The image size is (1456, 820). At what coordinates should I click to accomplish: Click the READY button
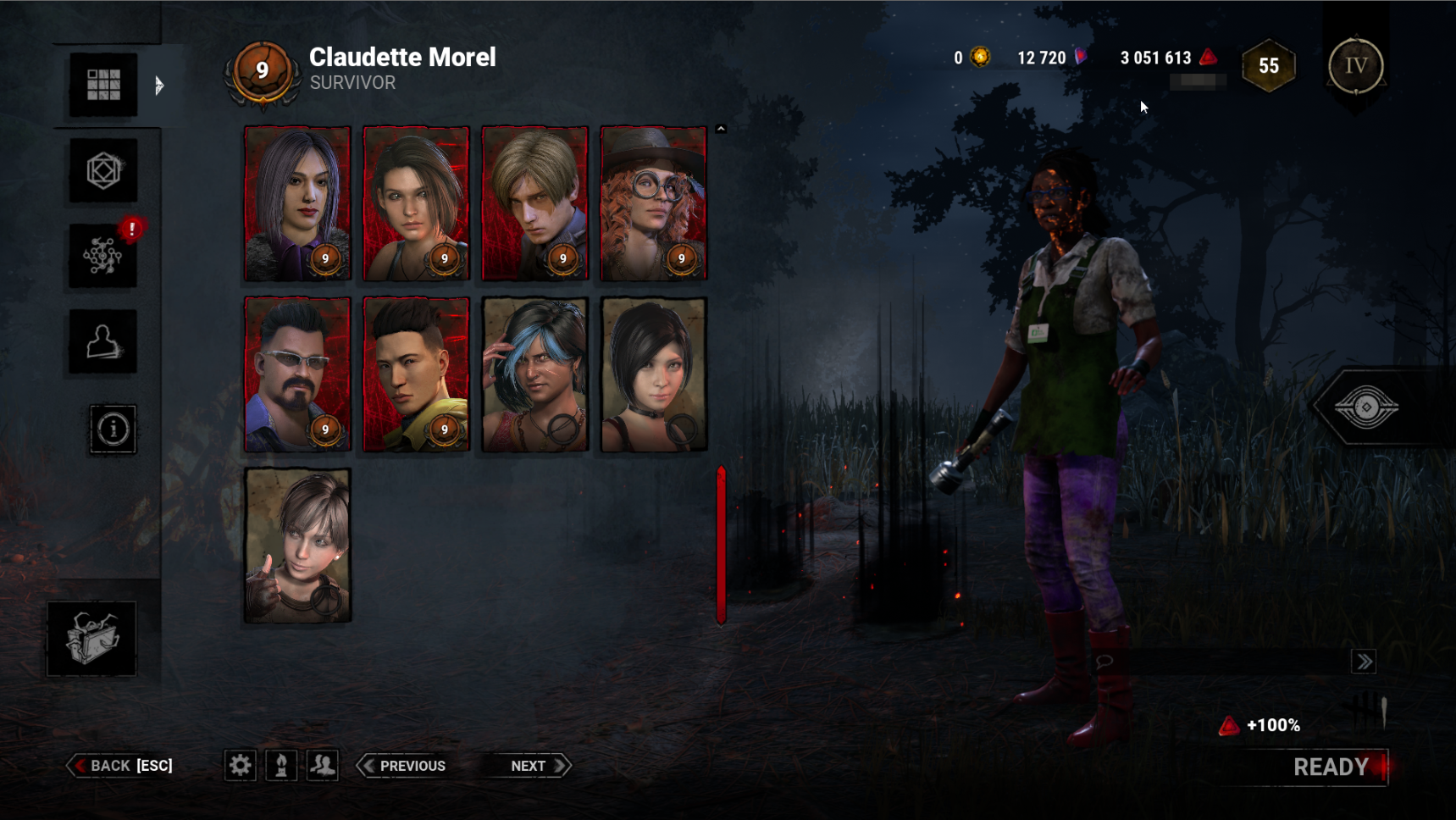(x=1330, y=767)
